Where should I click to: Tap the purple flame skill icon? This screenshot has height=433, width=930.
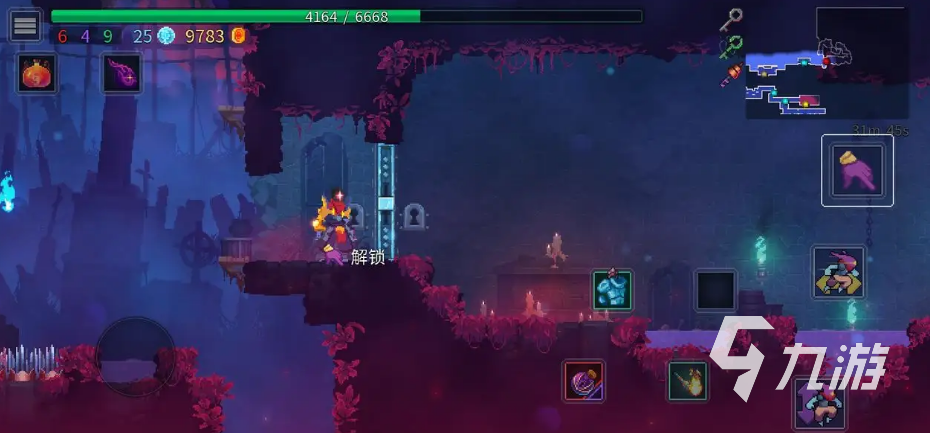point(121,73)
